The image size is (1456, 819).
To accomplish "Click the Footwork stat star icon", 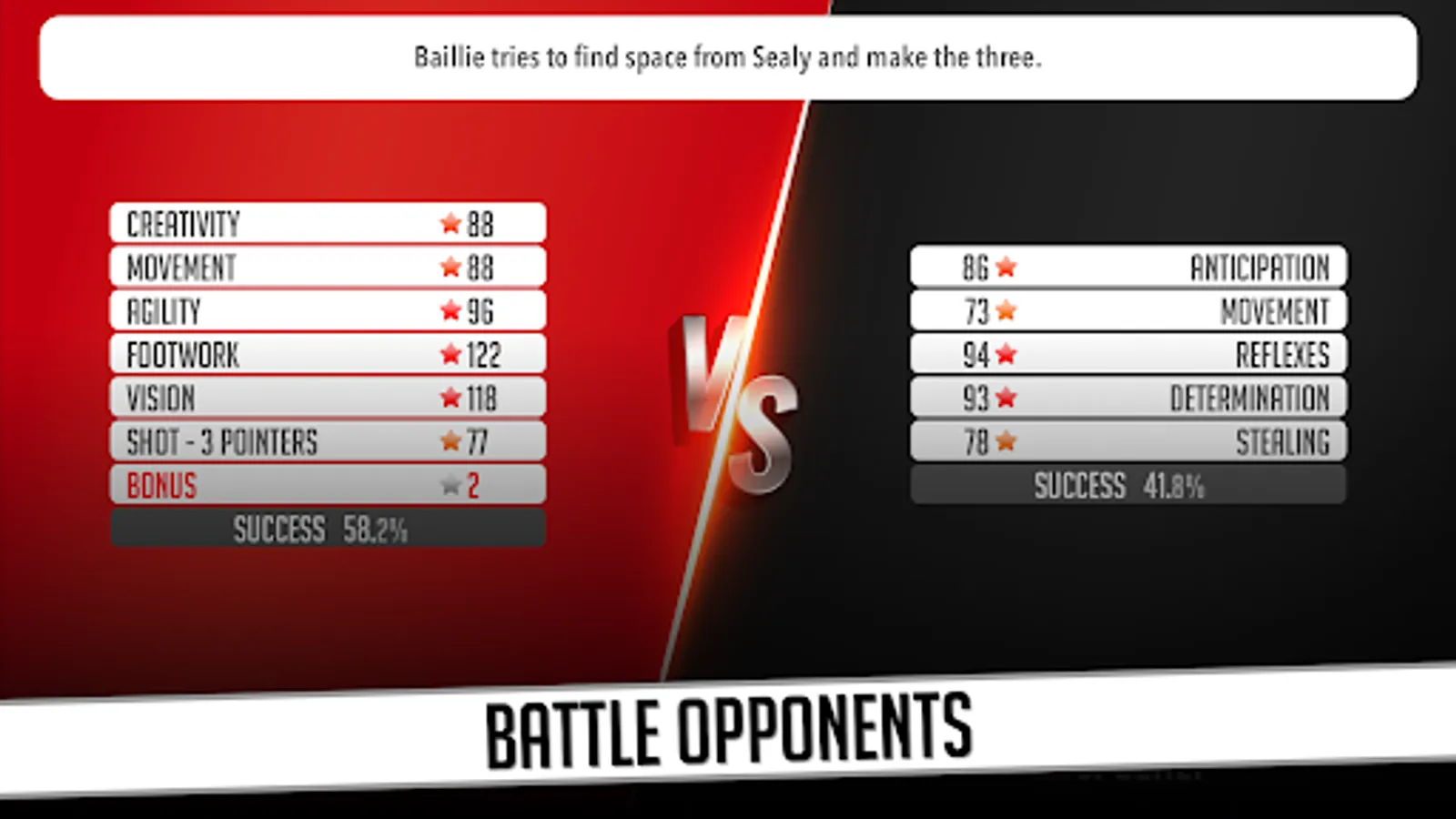I will pos(449,353).
